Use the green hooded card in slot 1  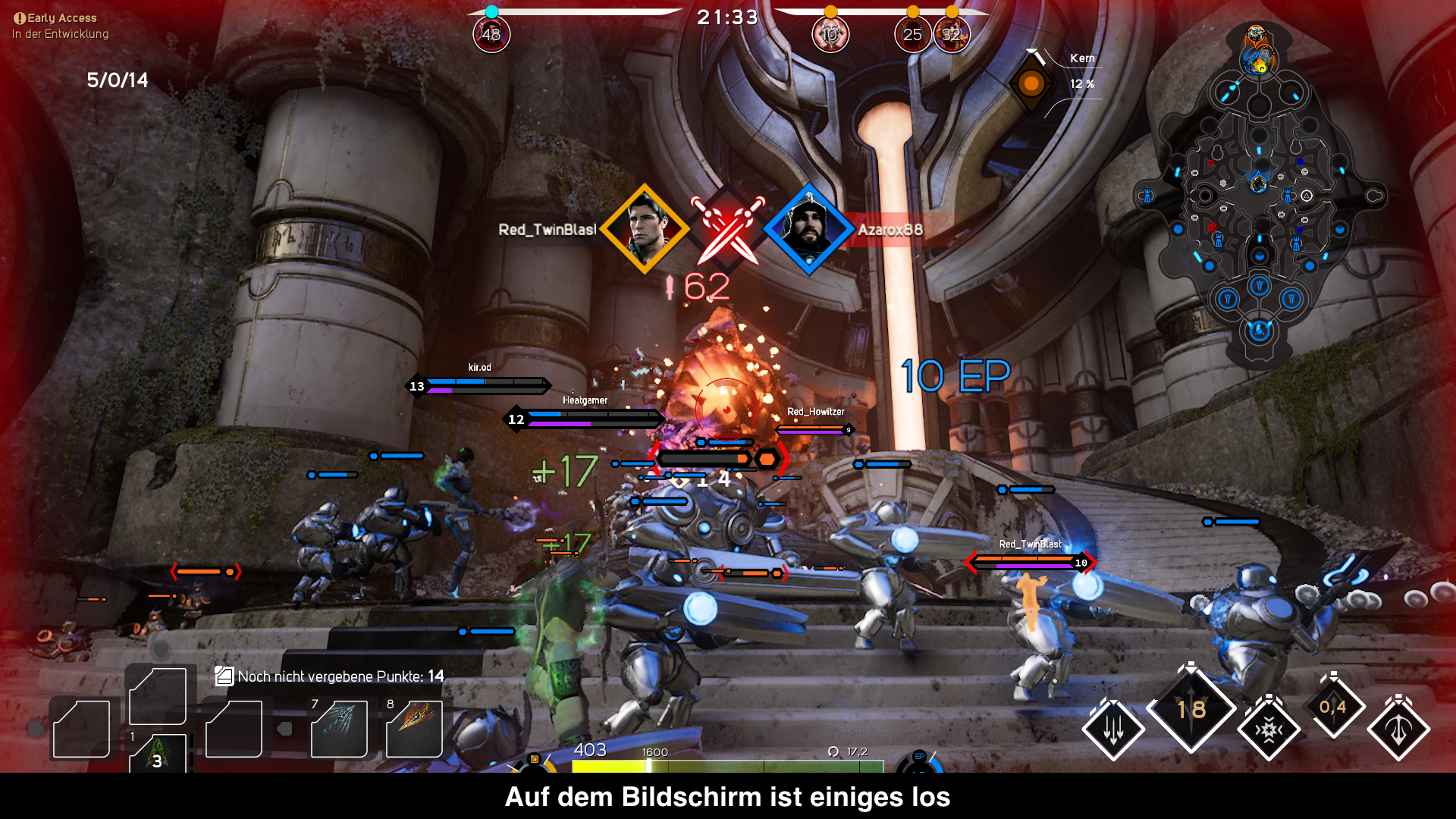pos(158,753)
